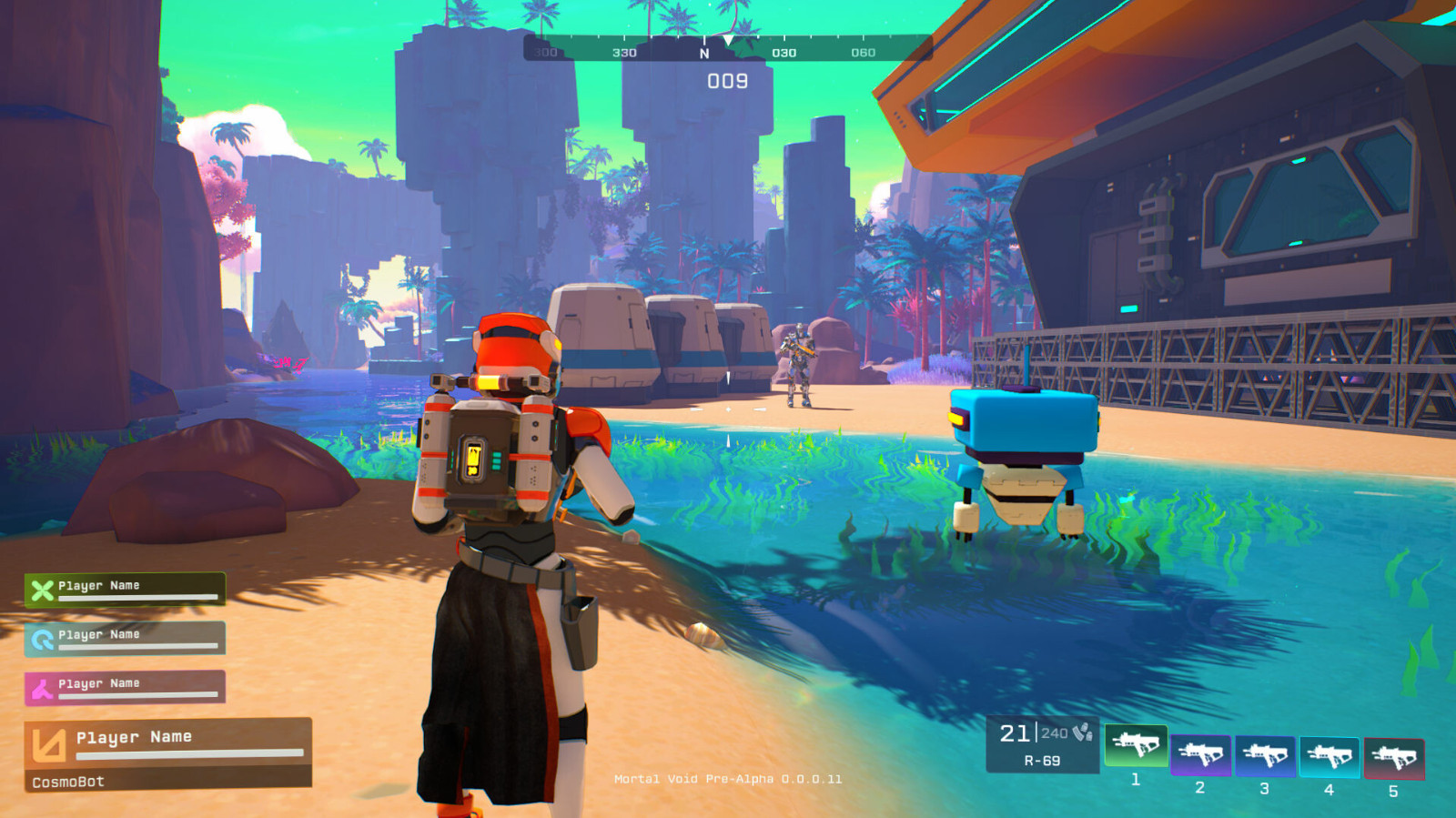Select weapon slot 3 on the hotbar
Screen dimensions: 1456x818
1263,751
